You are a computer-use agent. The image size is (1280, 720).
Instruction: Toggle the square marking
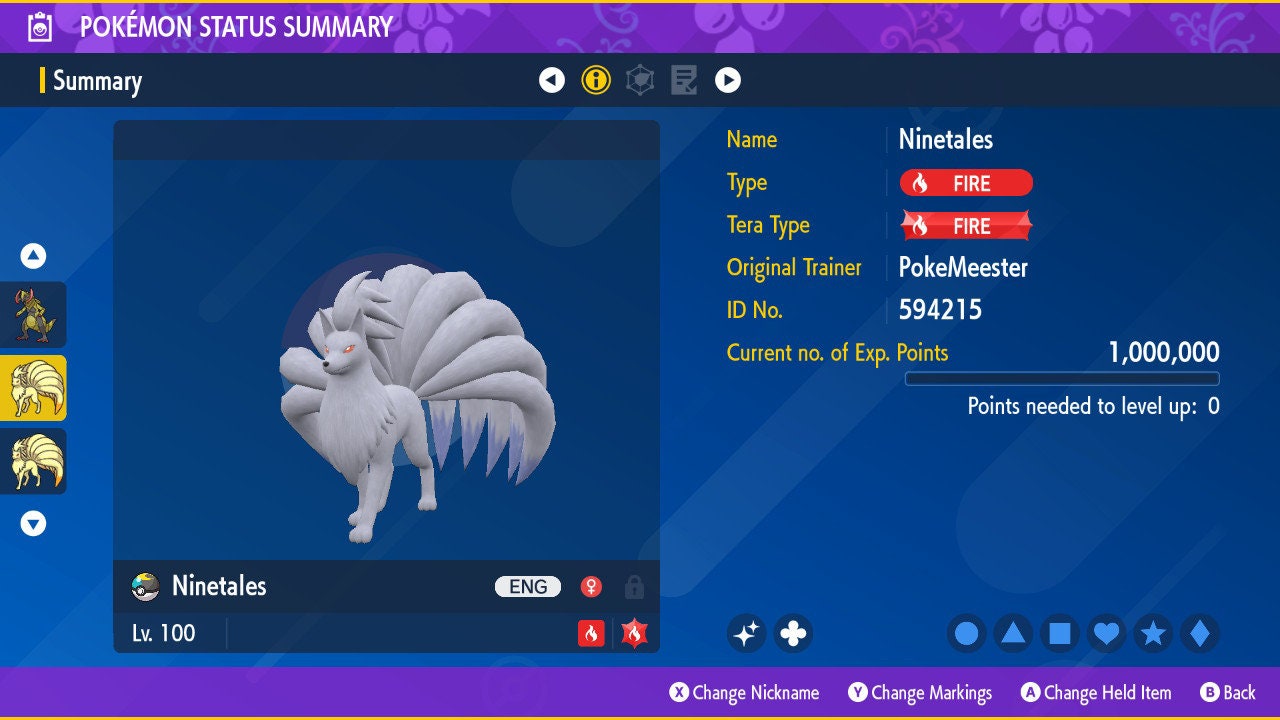[1060, 633]
